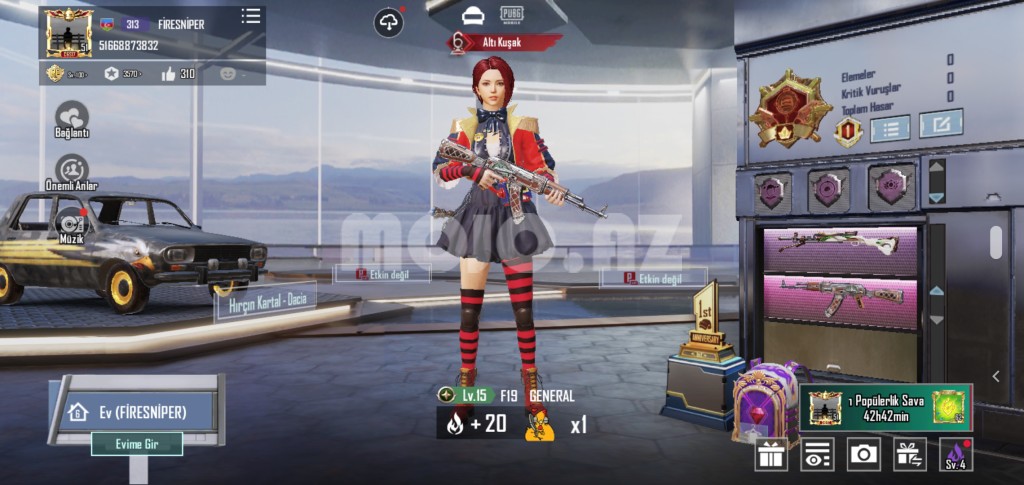
Task: Open FIRESNIPER's profile avatar
Action: point(69,32)
